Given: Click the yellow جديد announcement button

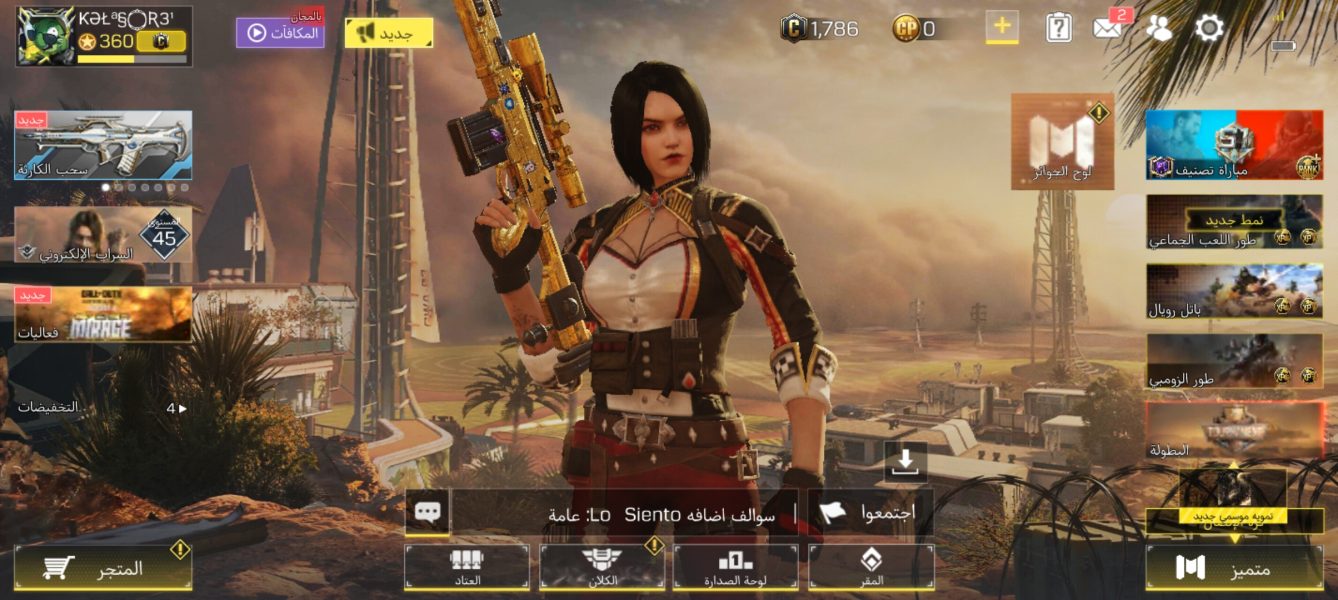Looking at the screenshot, I should [x=389, y=33].
